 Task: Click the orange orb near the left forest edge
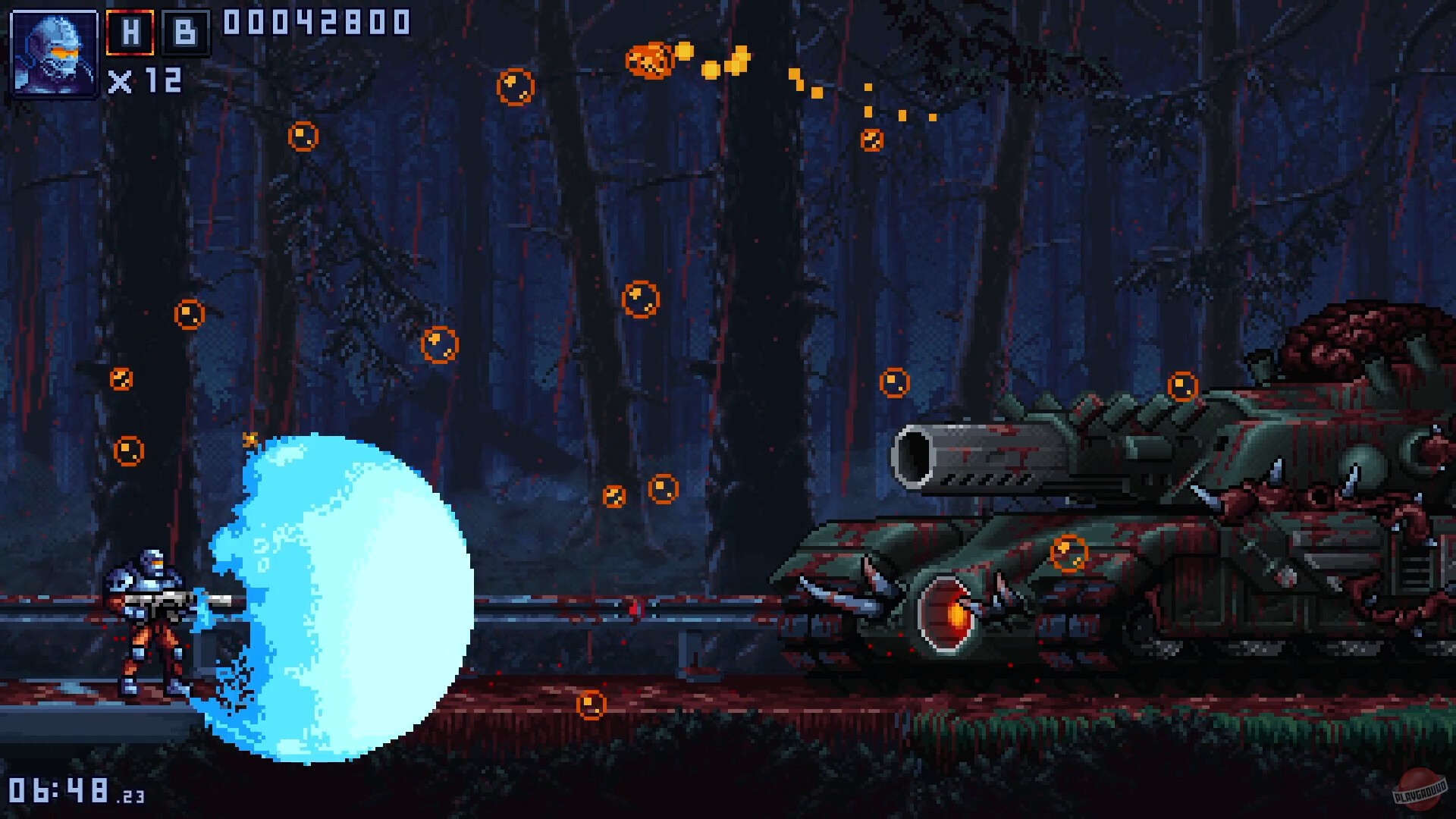click(x=129, y=452)
